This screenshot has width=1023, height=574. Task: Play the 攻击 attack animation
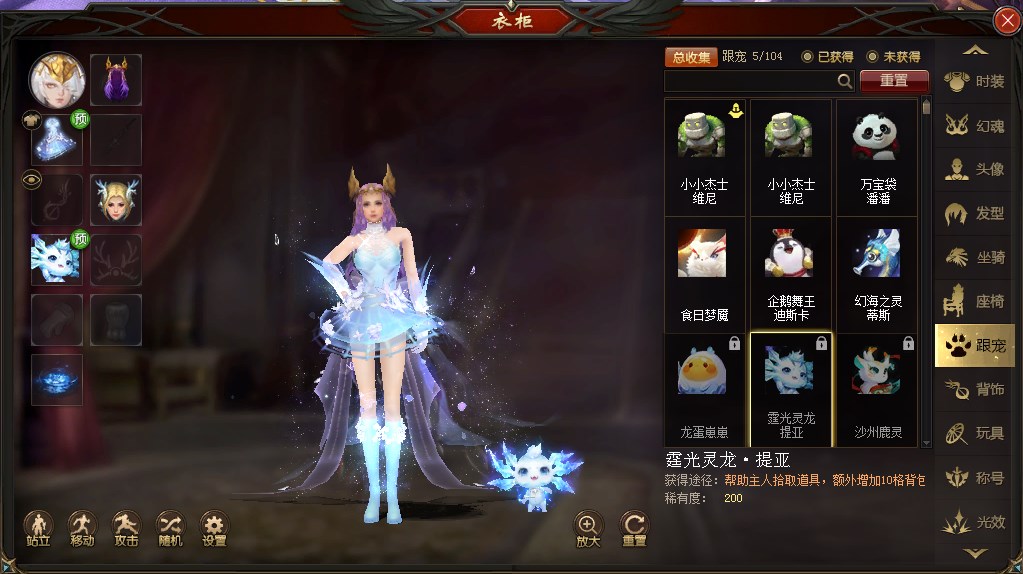pos(126,528)
